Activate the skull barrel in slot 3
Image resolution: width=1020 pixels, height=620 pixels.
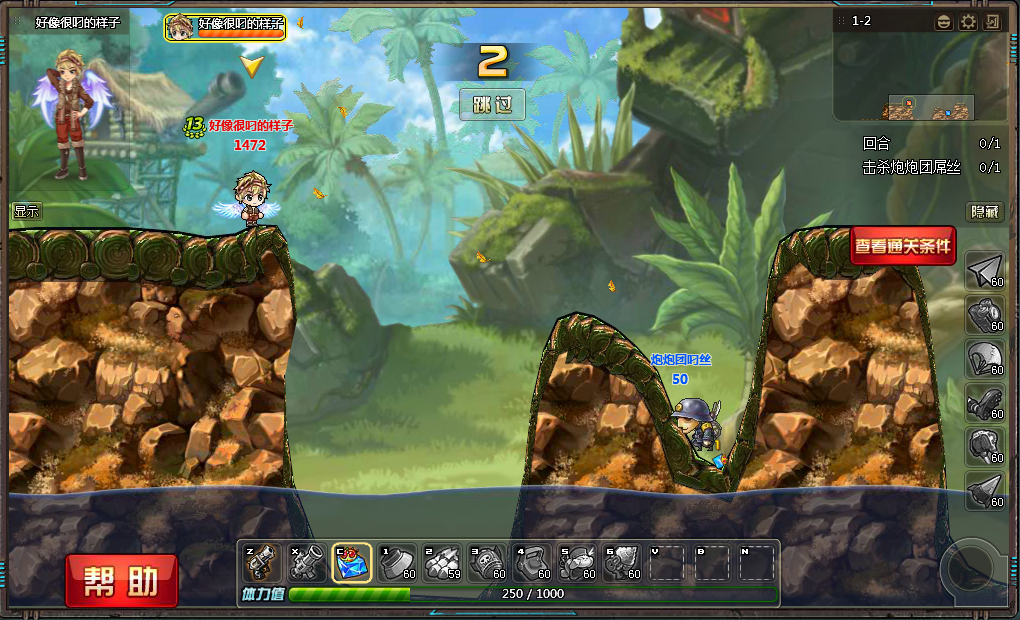(x=488, y=563)
